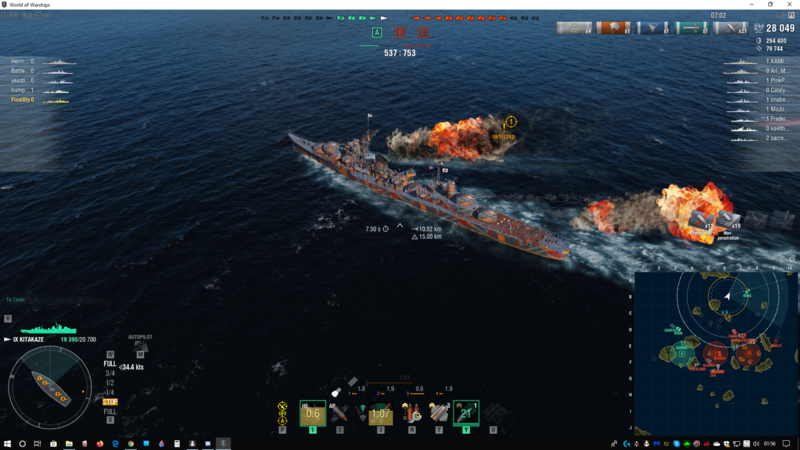Switch to AP shells
Viewport: 800px width, 450px height.
(340, 412)
